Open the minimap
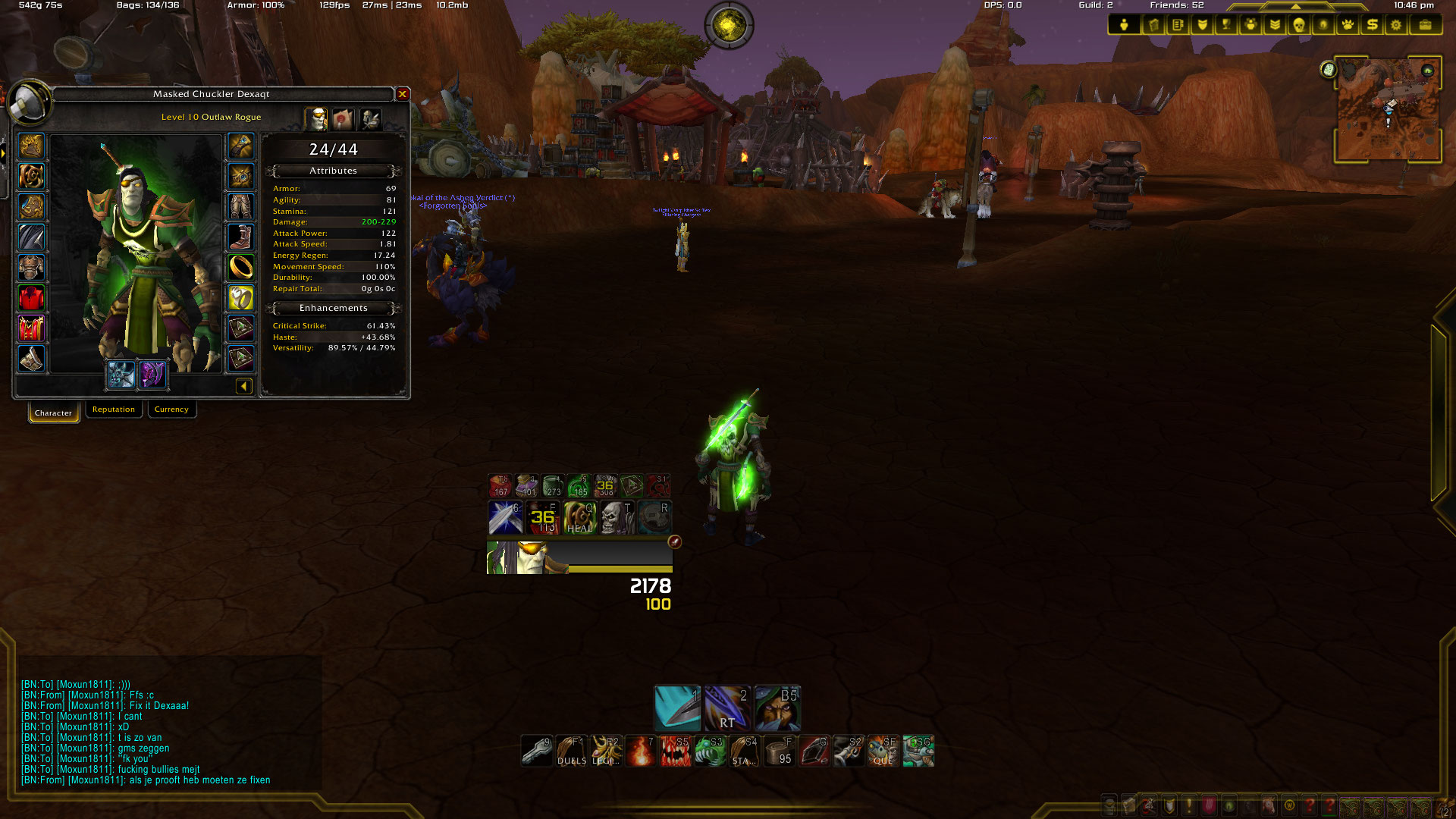The height and width of the screenshot is (819, 1456). point(1388,110)
